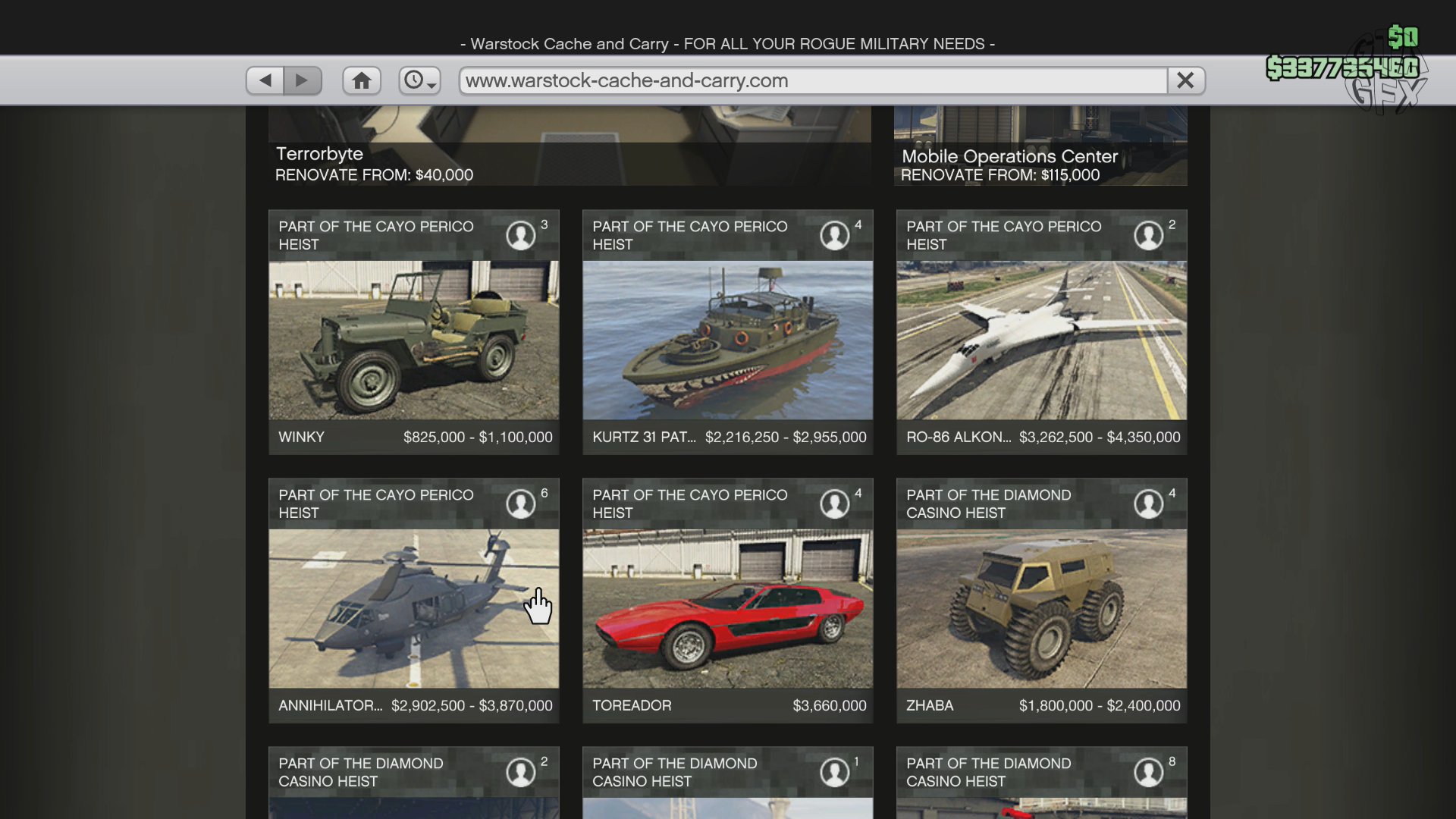This screenshot has width=1456, height=819.
Task: Select the Winky jeep listing
Action: pos(413,340)
